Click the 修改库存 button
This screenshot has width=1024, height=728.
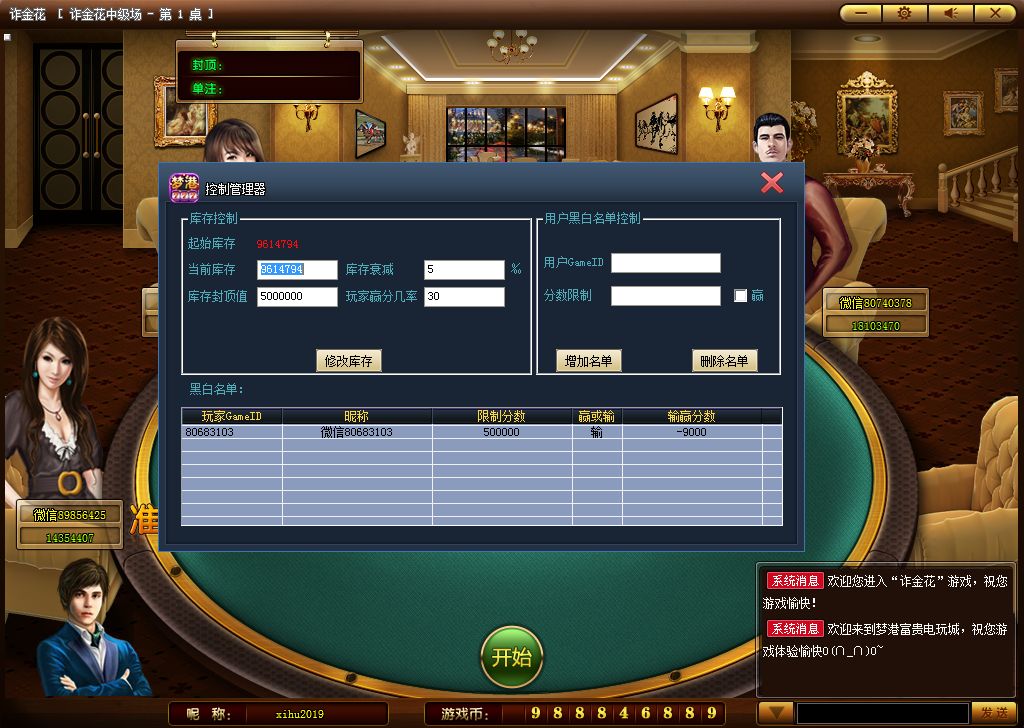(348, 361)
